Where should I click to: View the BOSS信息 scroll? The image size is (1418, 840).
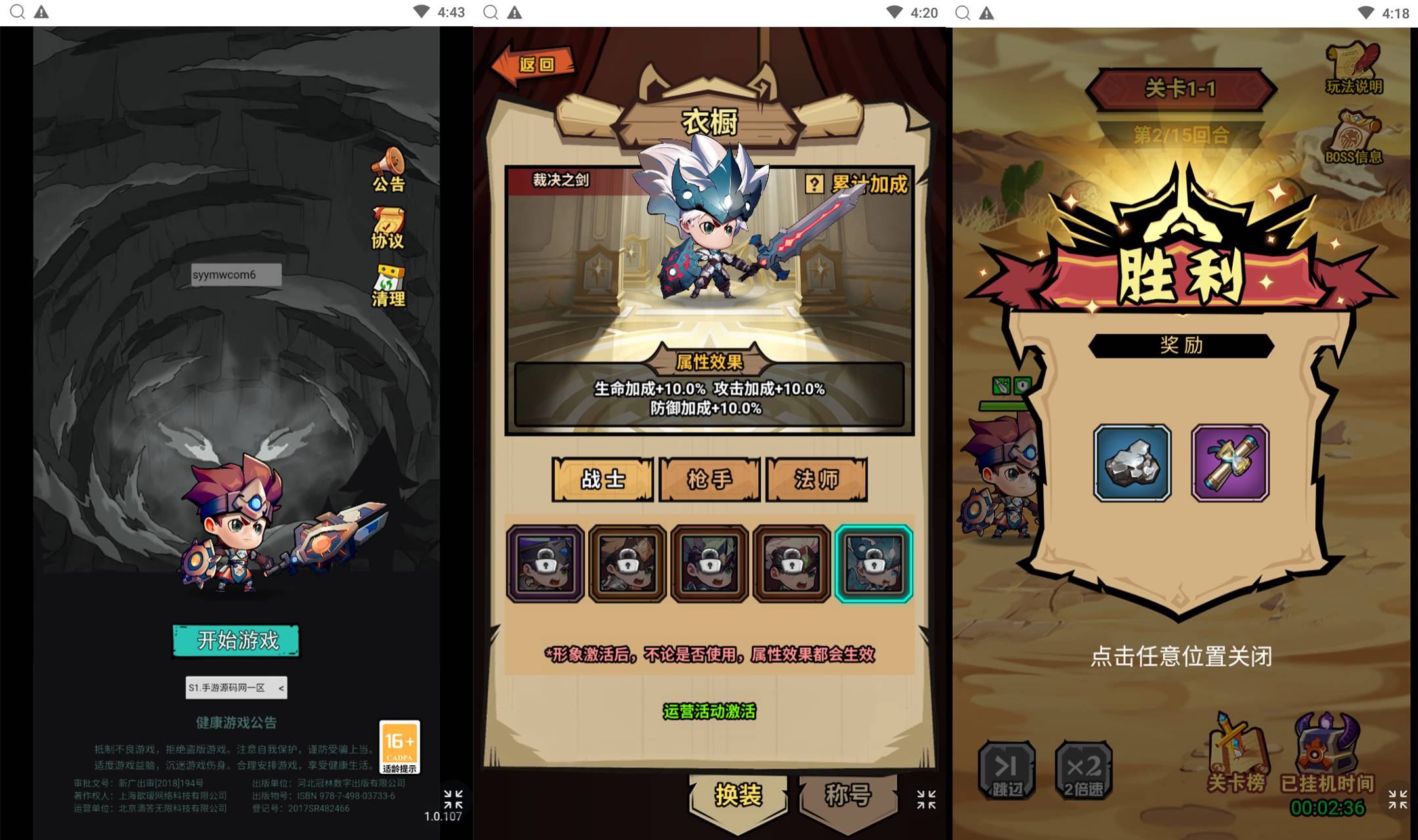[x=1354, y=138]
